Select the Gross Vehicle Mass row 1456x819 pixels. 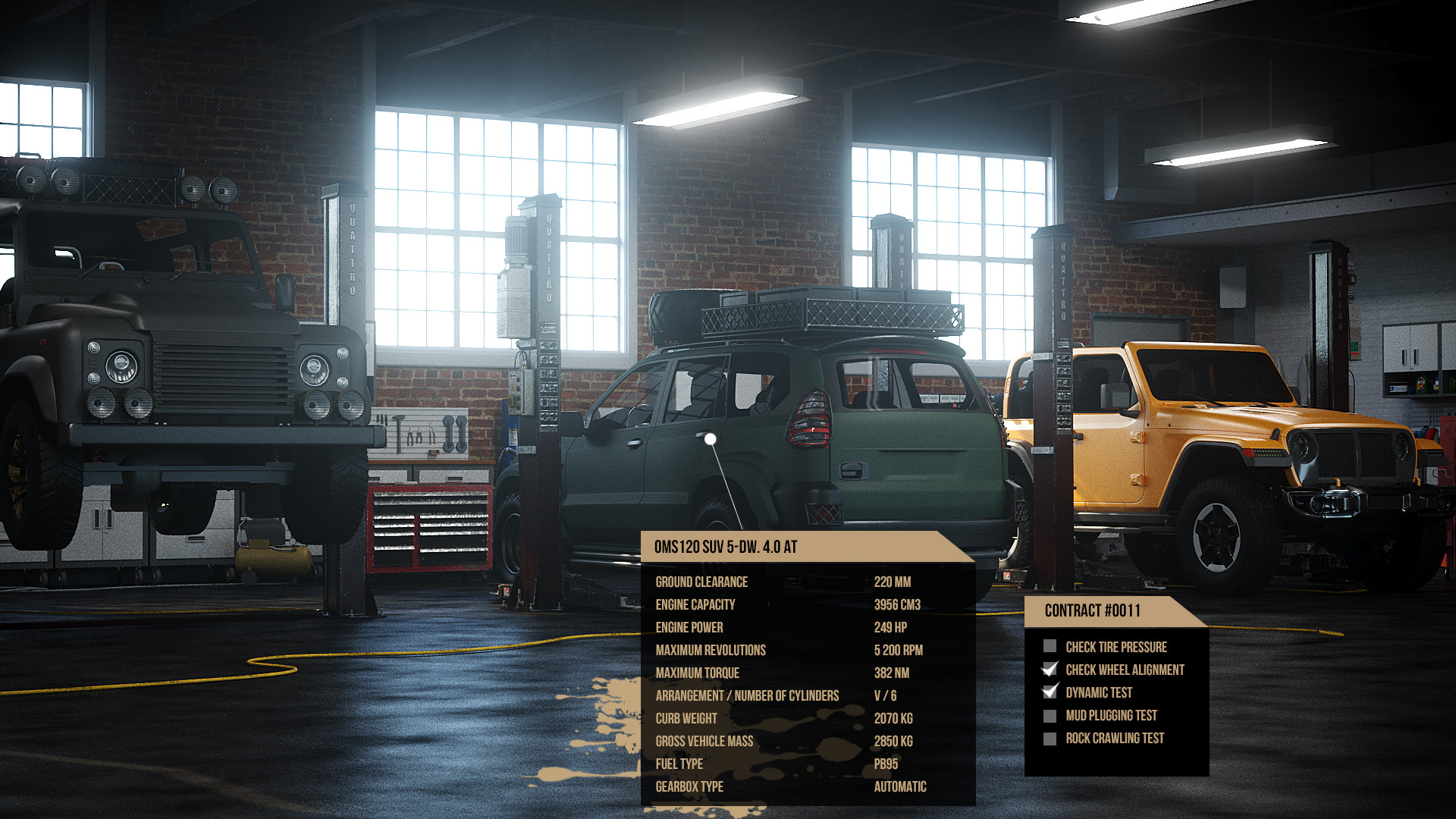click(x=704, y=741)
